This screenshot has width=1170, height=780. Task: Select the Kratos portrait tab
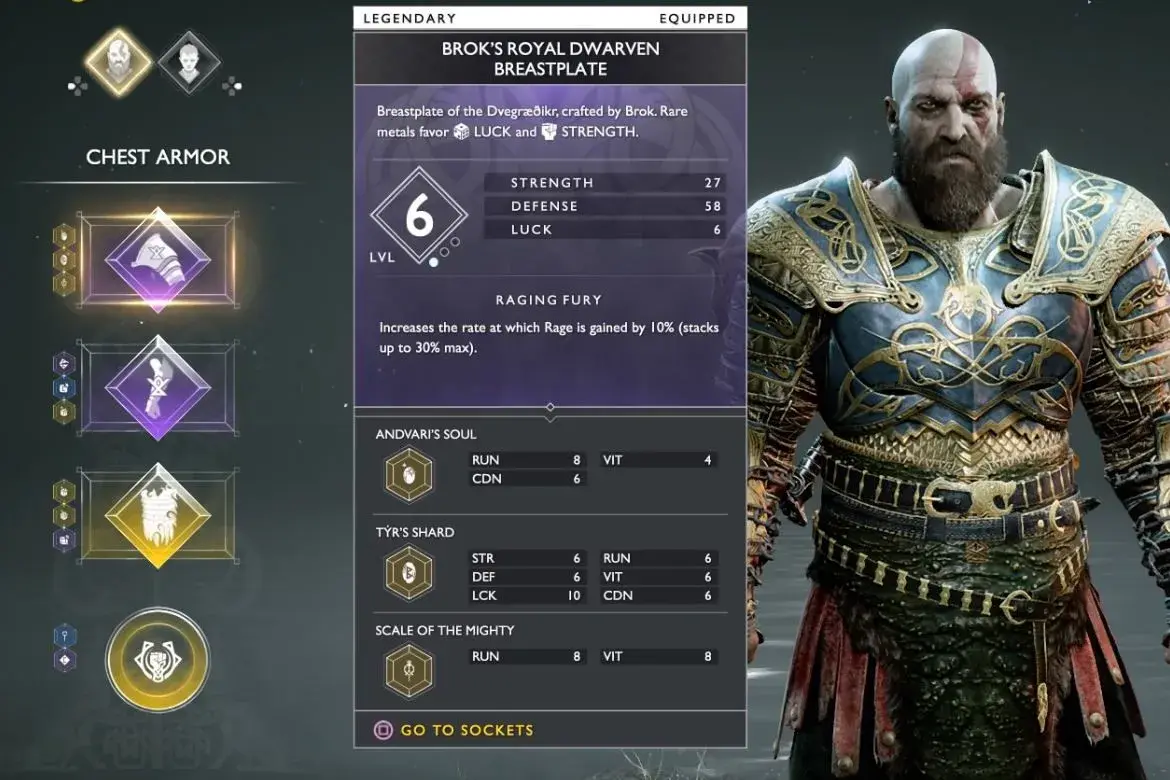118,61
